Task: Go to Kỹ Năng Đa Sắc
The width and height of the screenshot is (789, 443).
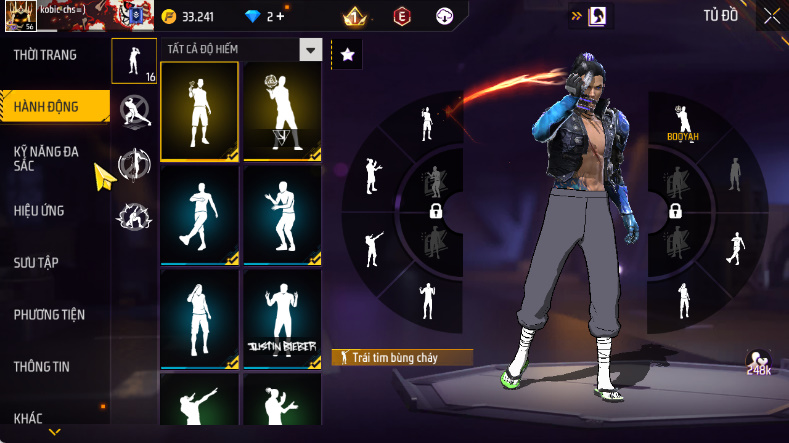Action: pos(46,158)
